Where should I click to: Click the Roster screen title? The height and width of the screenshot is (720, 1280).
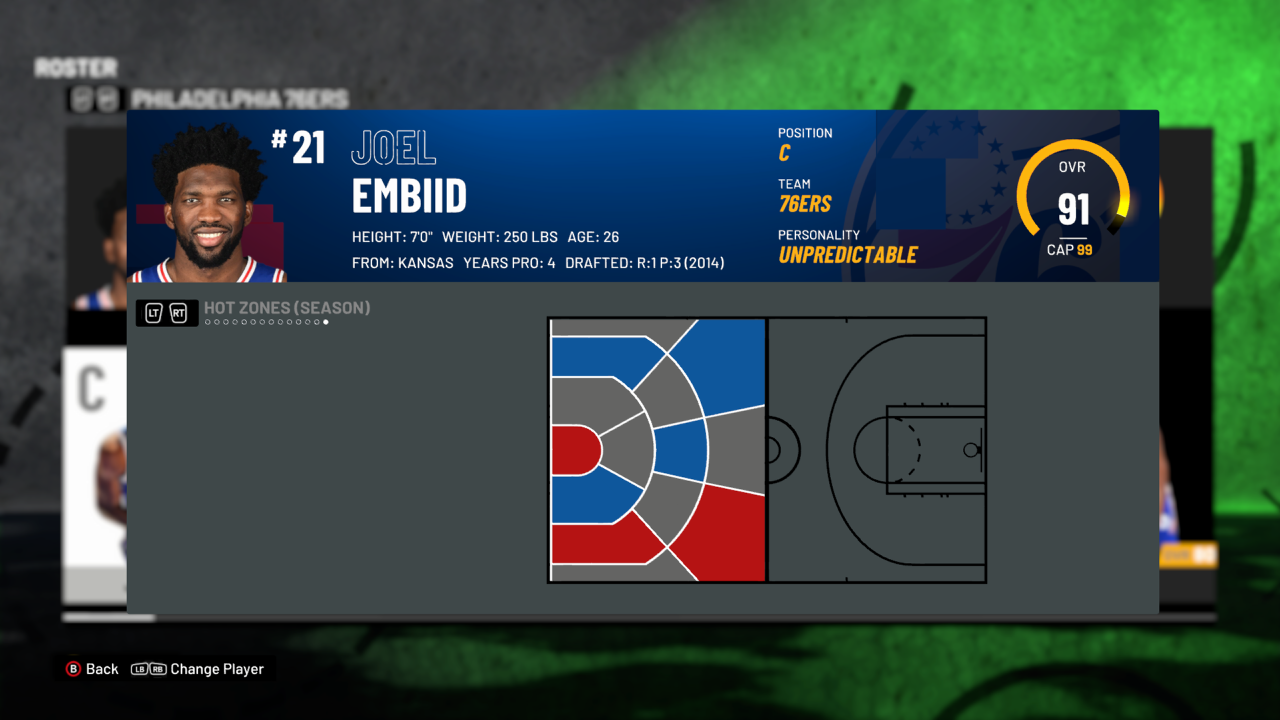click(x=75, y=67)
